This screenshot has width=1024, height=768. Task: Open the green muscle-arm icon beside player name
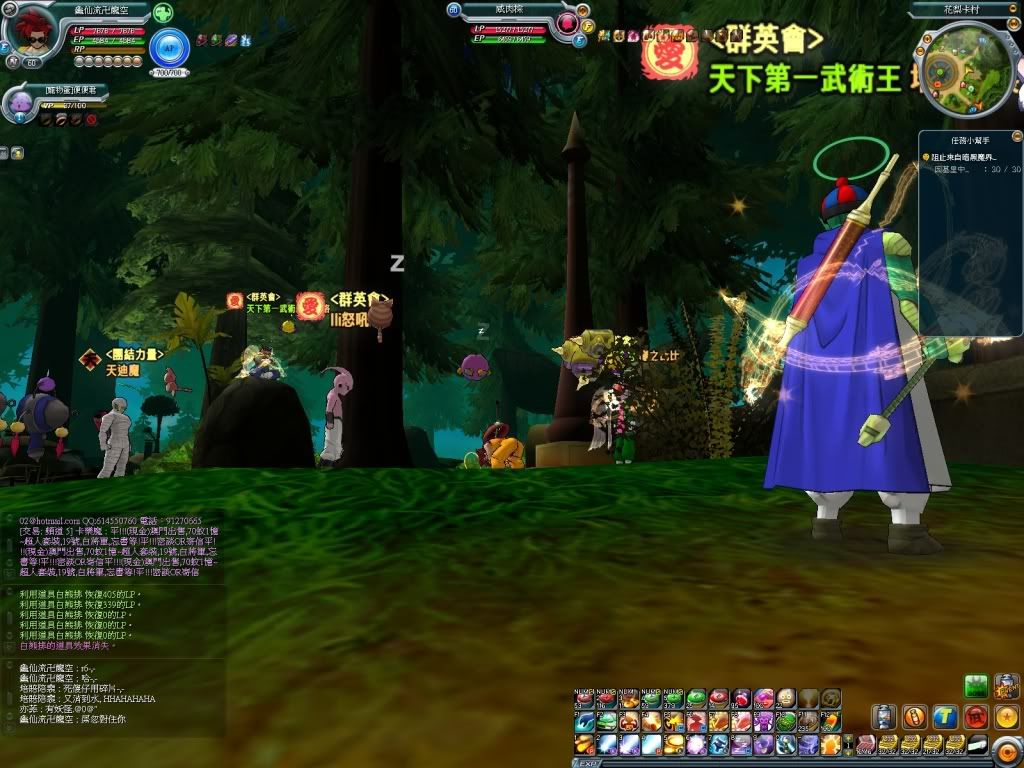(162, 13)
